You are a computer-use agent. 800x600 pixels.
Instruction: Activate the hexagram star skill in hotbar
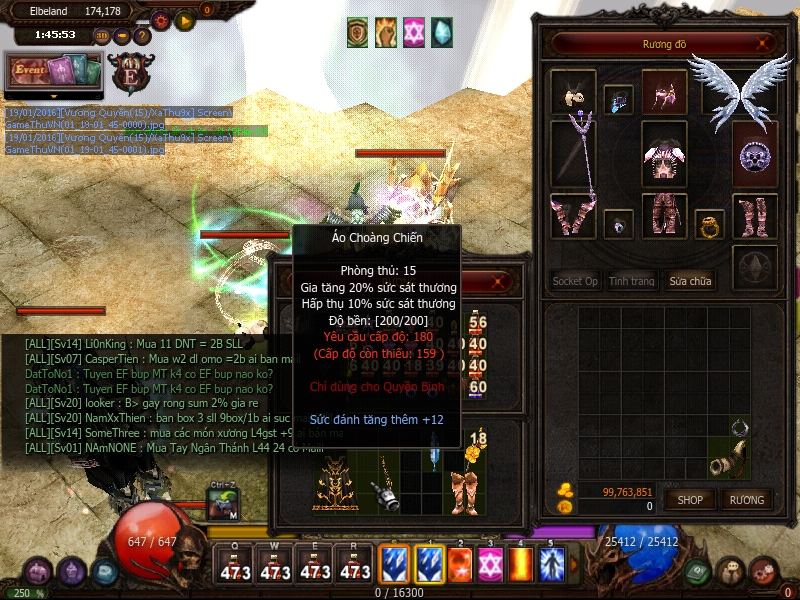coord(490,562)
